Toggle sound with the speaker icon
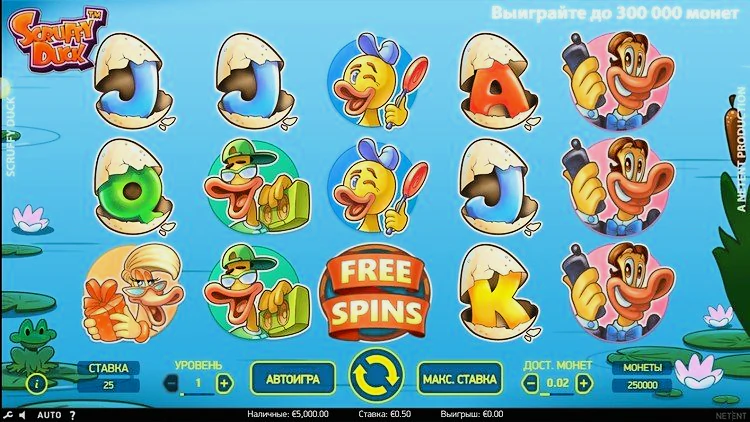 click(22, 414)
